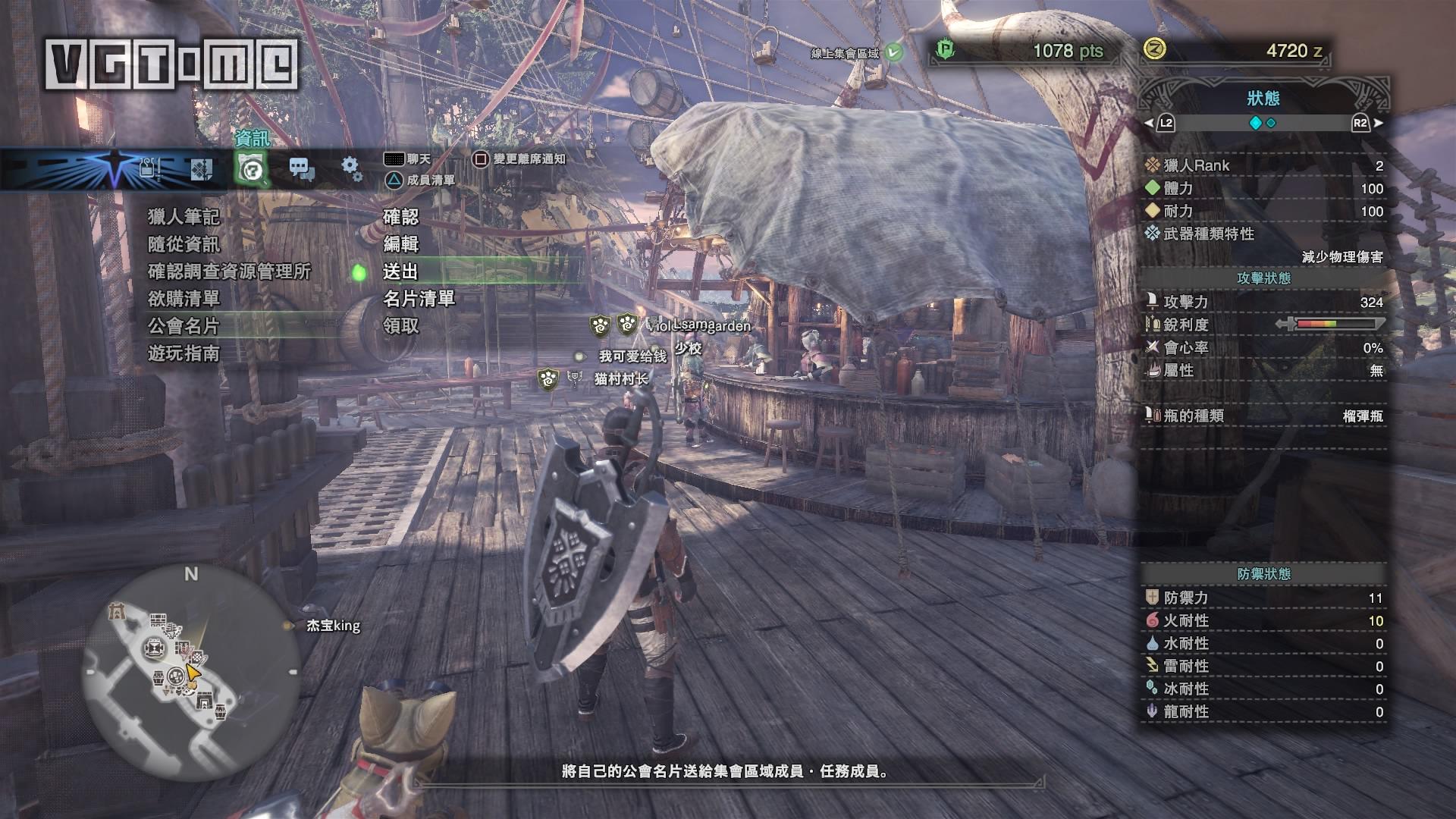The width and height of the screenshot is (1456, 819).
Task: Select the 資訊 info tab icon
Action: pyautogui.click(x=251, y=168)
